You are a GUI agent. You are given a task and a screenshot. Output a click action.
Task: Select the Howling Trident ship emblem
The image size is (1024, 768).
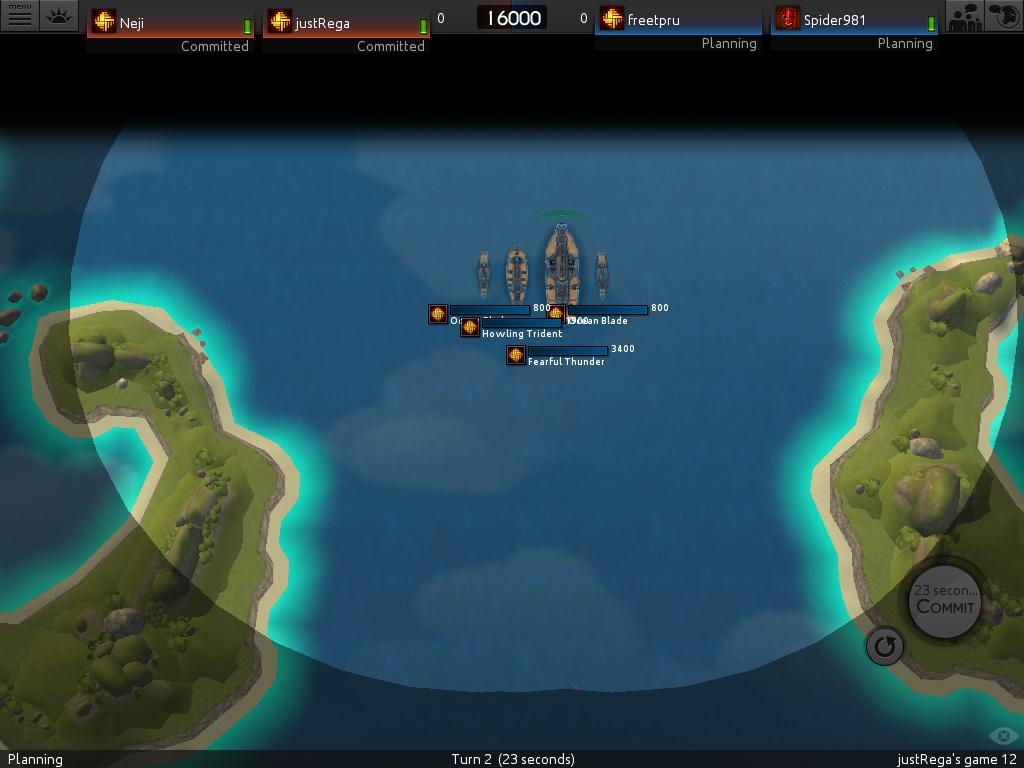470,328
